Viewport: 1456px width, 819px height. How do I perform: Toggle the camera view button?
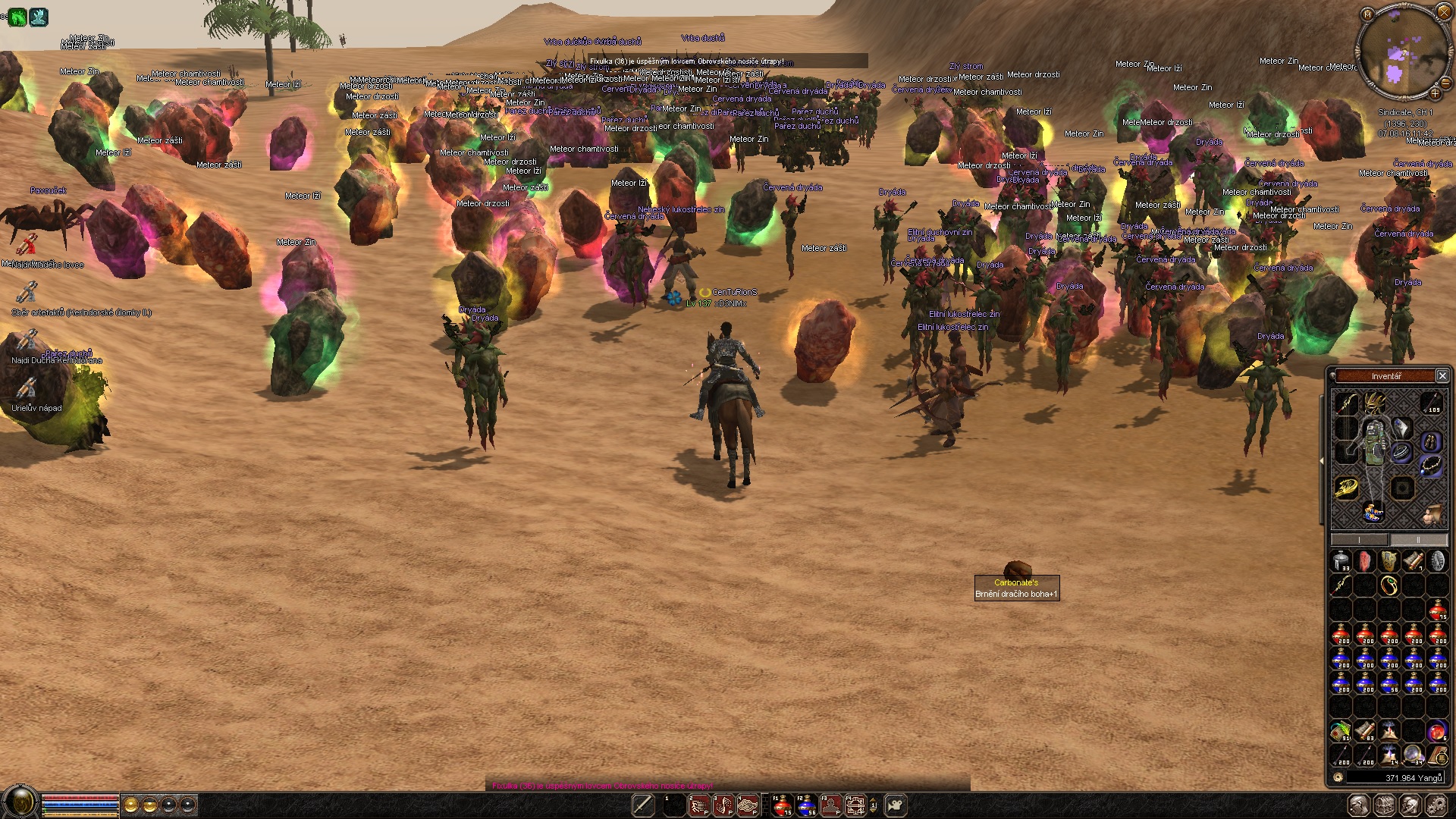[896, 805]
